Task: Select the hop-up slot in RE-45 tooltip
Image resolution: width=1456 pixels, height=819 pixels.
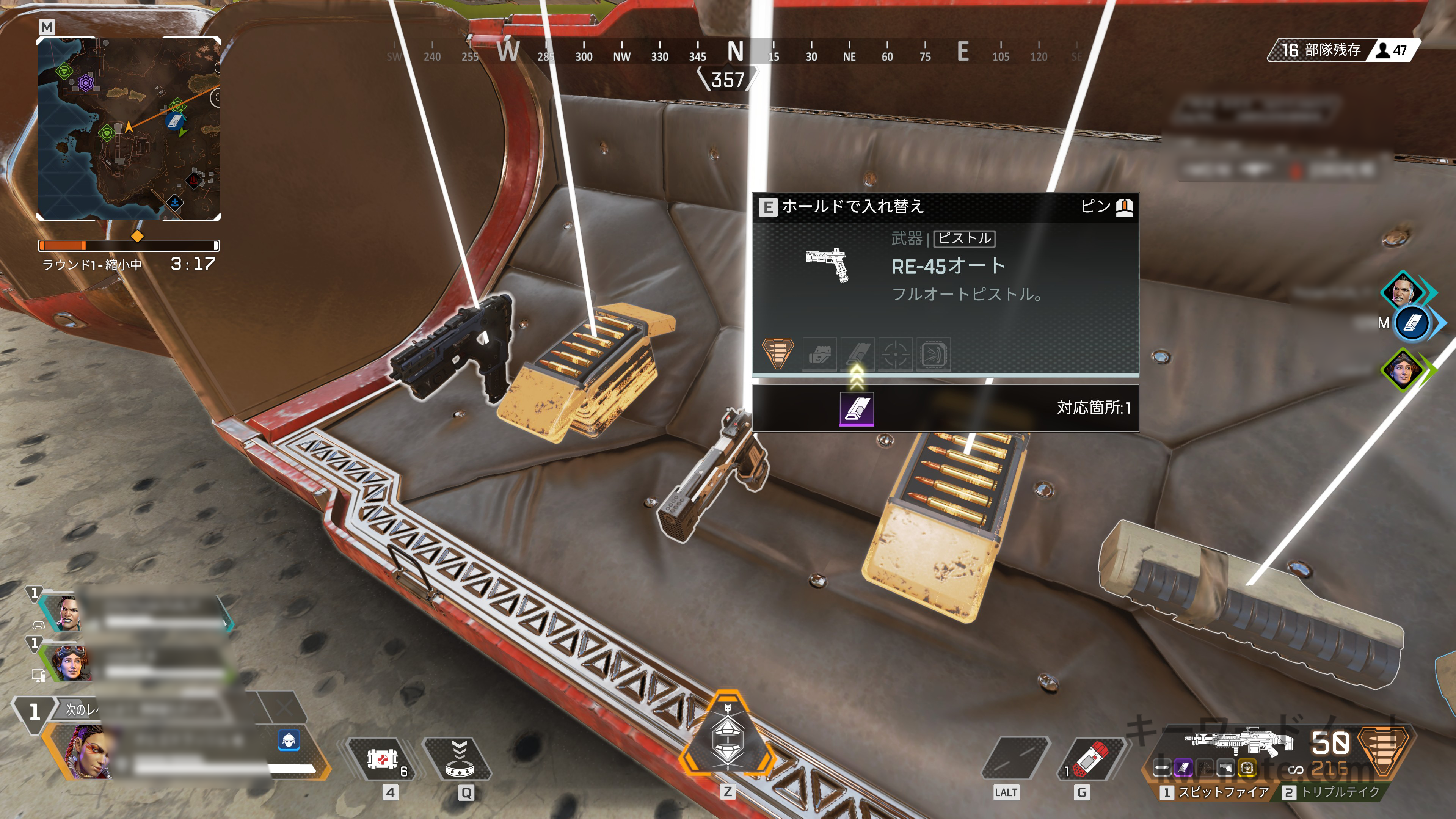Action: pos(933,355)
